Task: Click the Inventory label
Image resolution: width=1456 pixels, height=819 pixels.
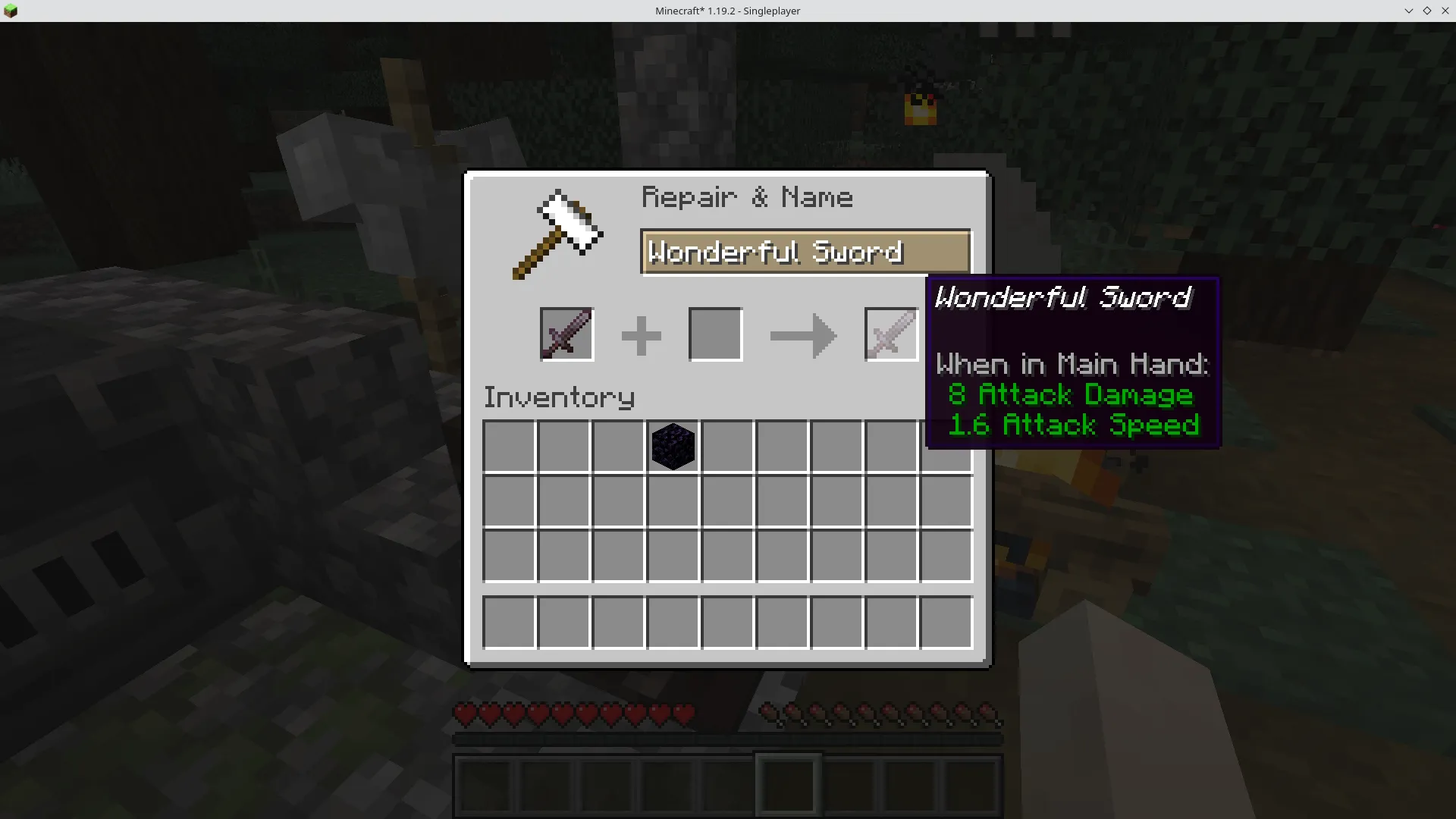Action: tap(559, 397)
